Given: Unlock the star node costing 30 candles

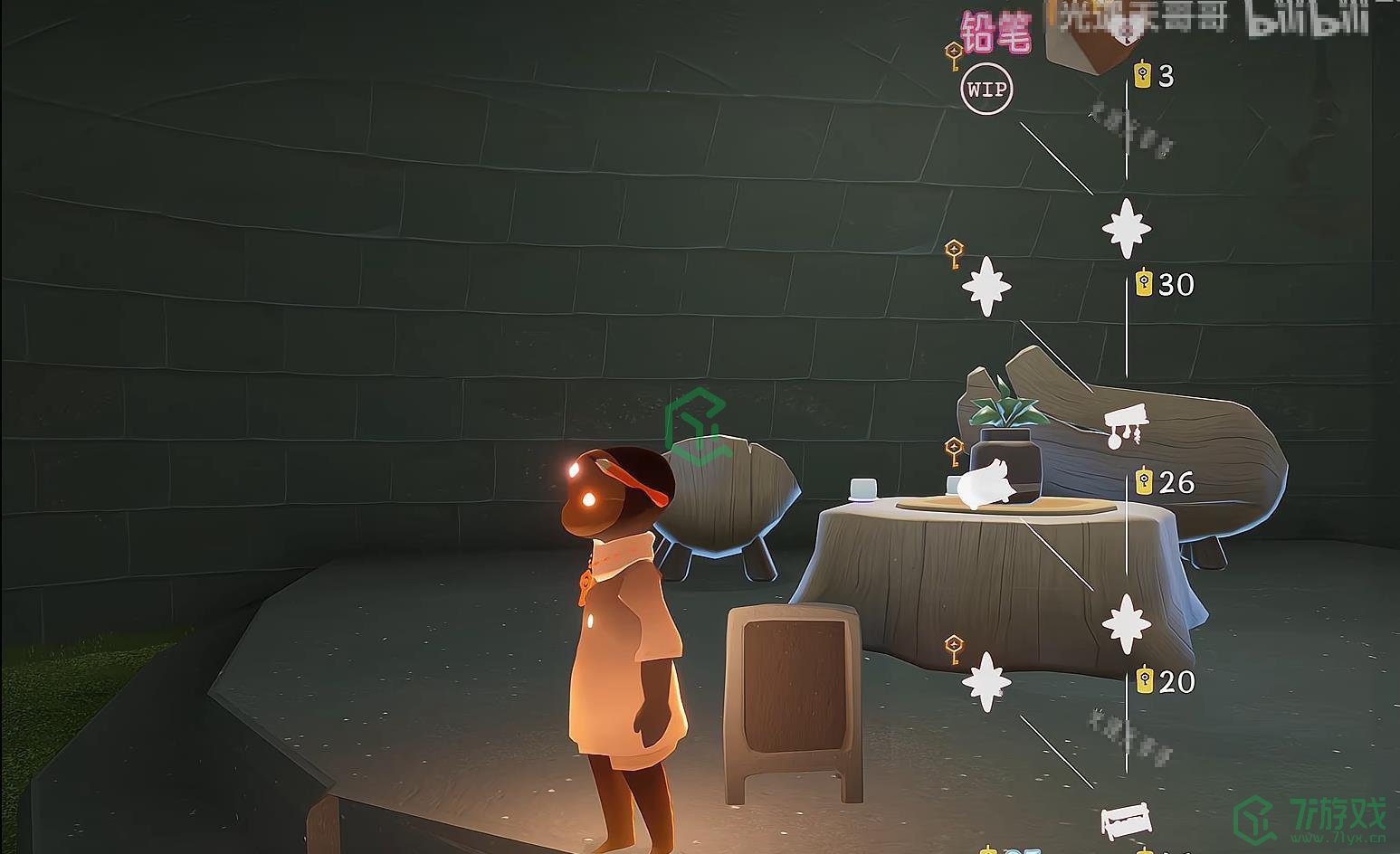Looking at the screenshot, I should click(x=1127, y=228).
